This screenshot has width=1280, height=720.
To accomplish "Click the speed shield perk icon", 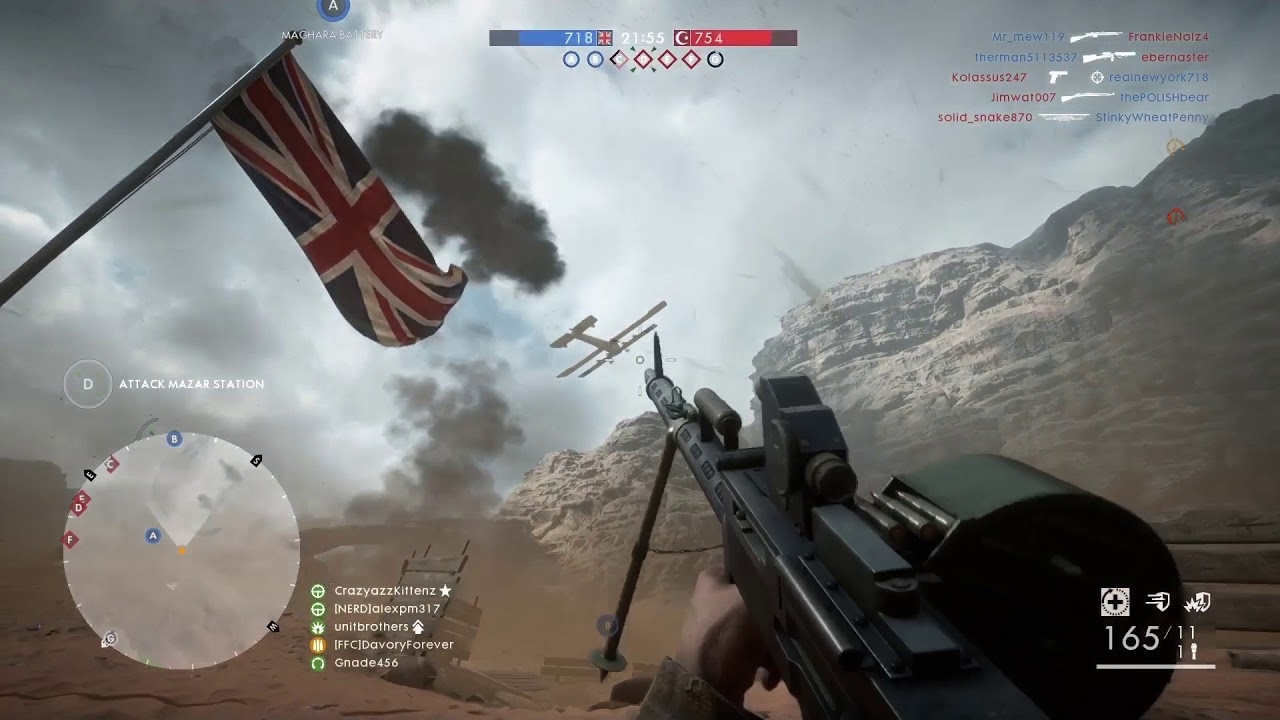I will pos(1157,601).
